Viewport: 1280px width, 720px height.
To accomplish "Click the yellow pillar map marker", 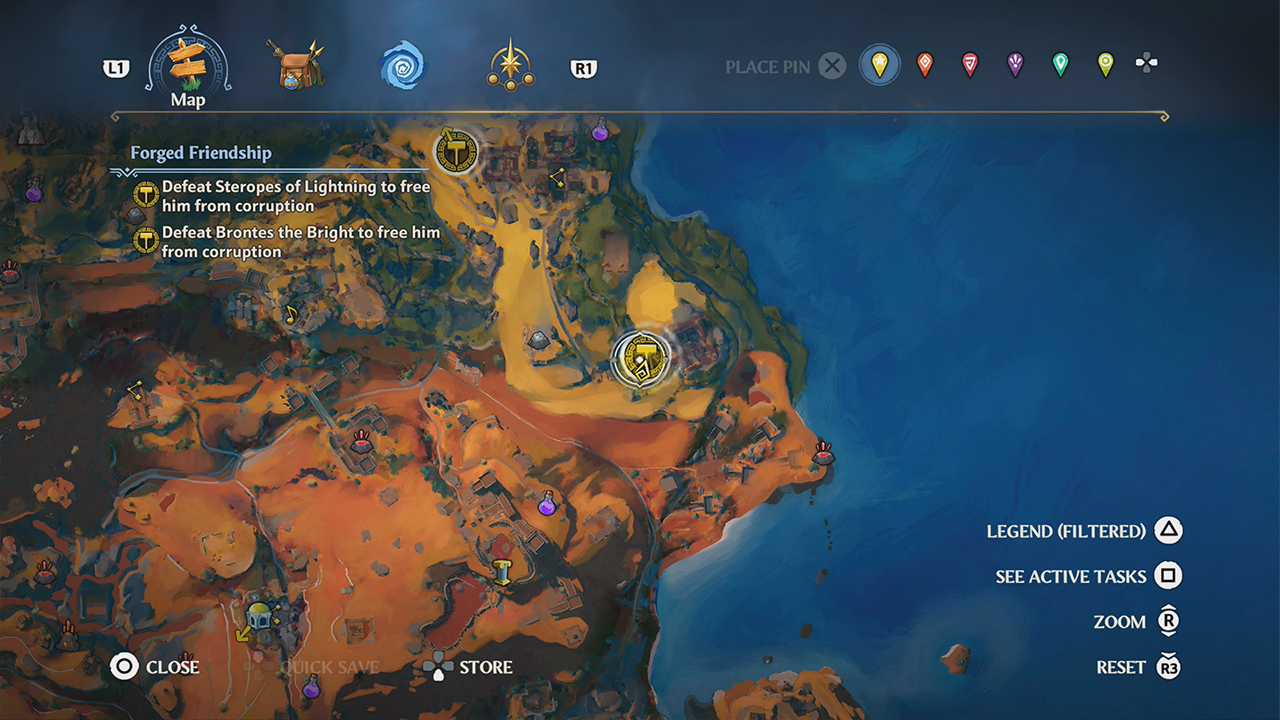I will 502,572.
